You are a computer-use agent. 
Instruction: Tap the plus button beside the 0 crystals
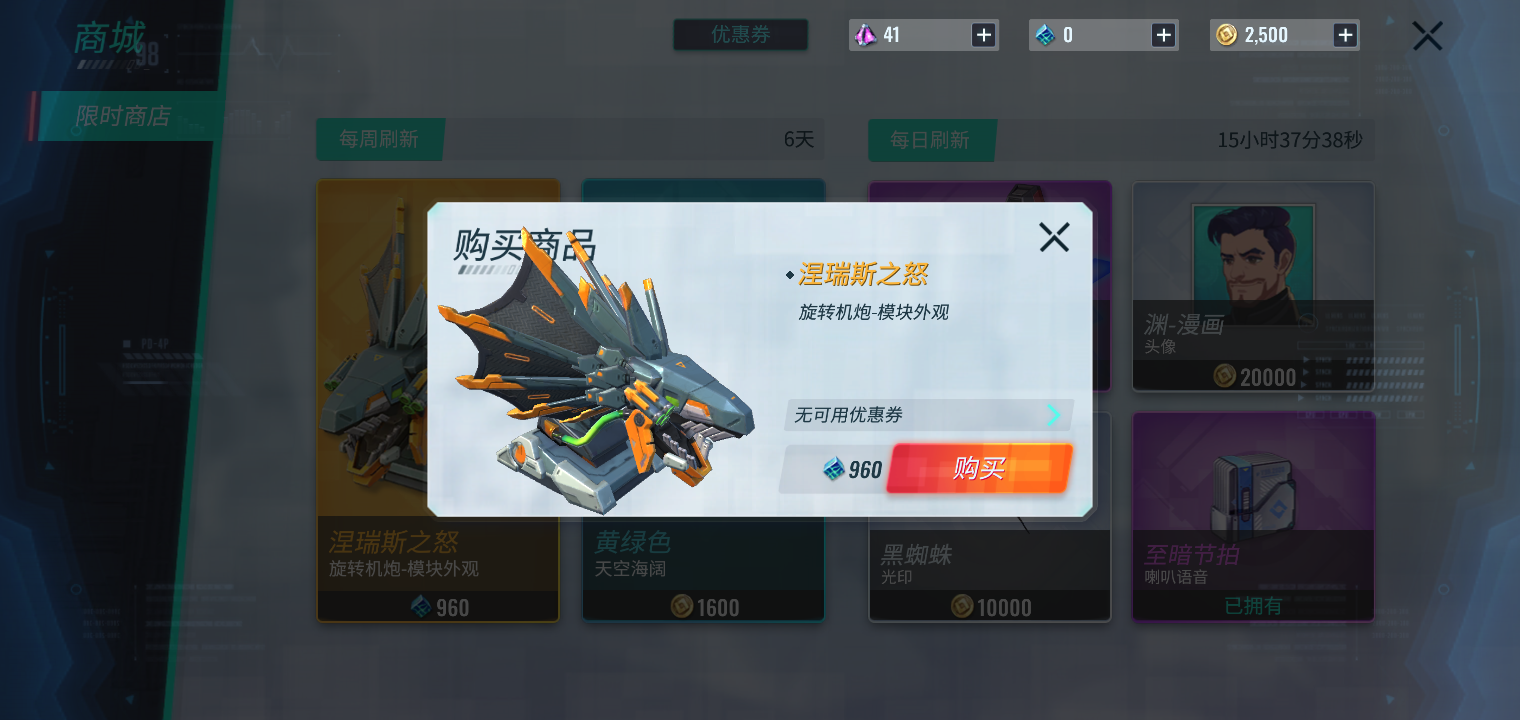click(1163, 34)
